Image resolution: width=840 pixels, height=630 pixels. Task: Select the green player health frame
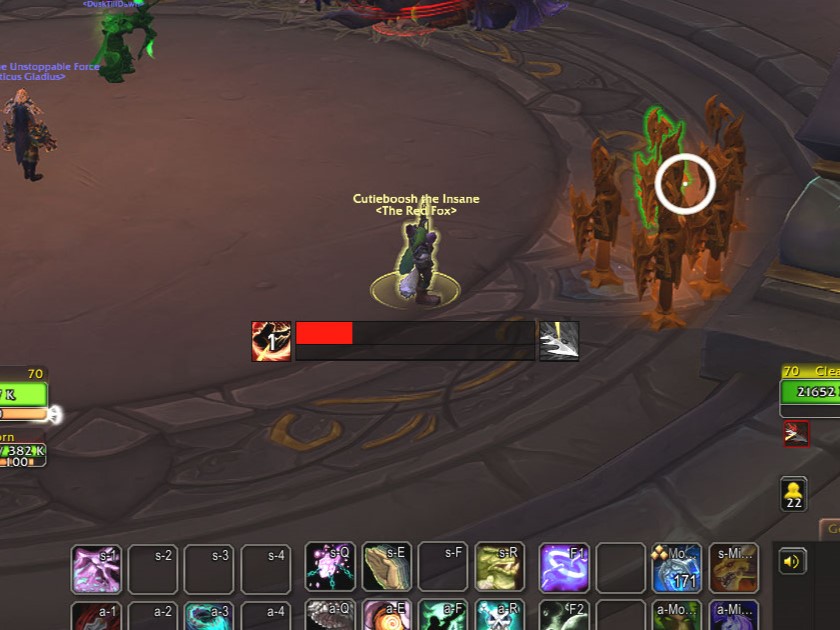pos(22,395)
